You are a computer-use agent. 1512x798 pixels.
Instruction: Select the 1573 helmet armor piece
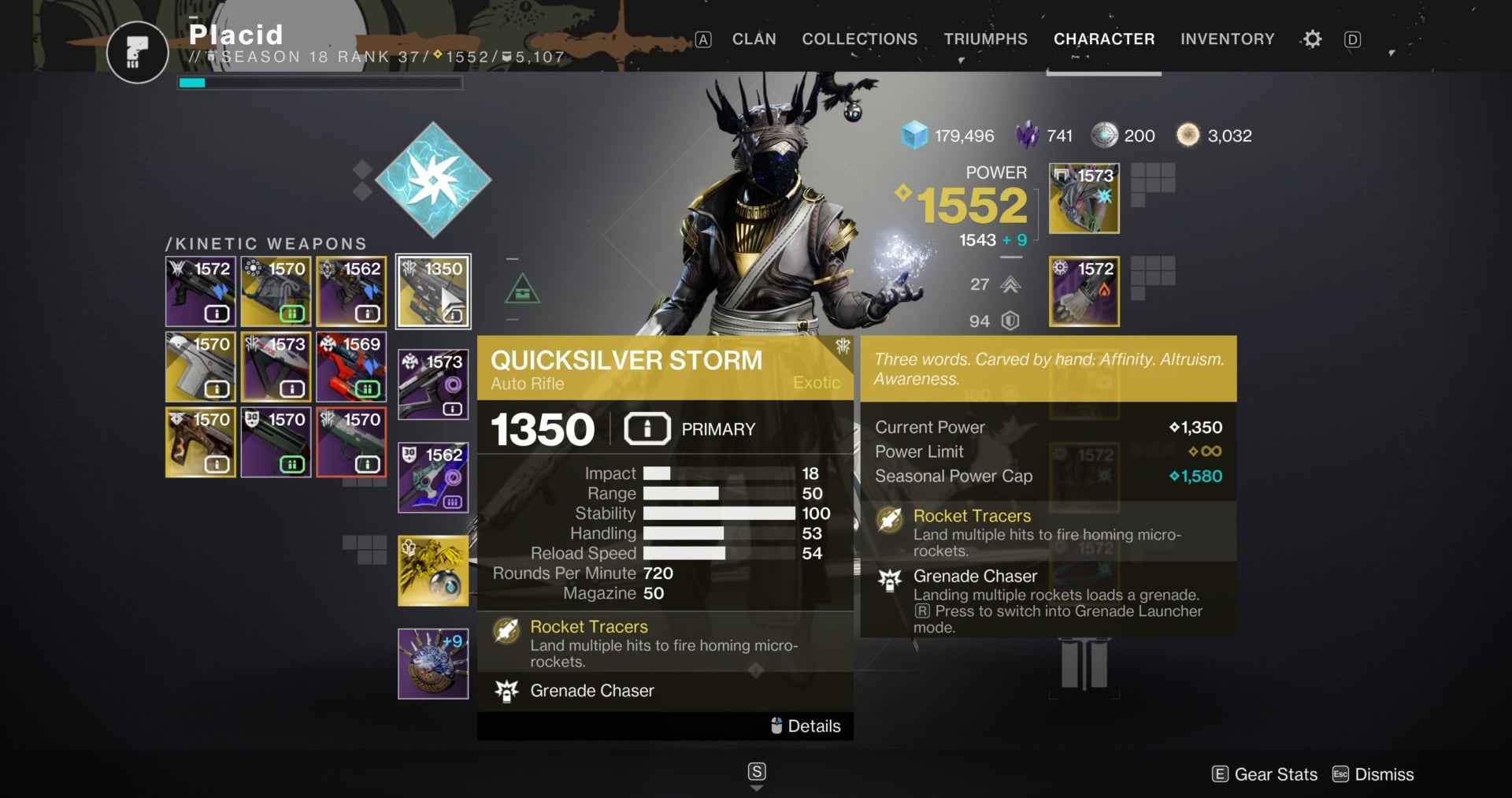1084,197
